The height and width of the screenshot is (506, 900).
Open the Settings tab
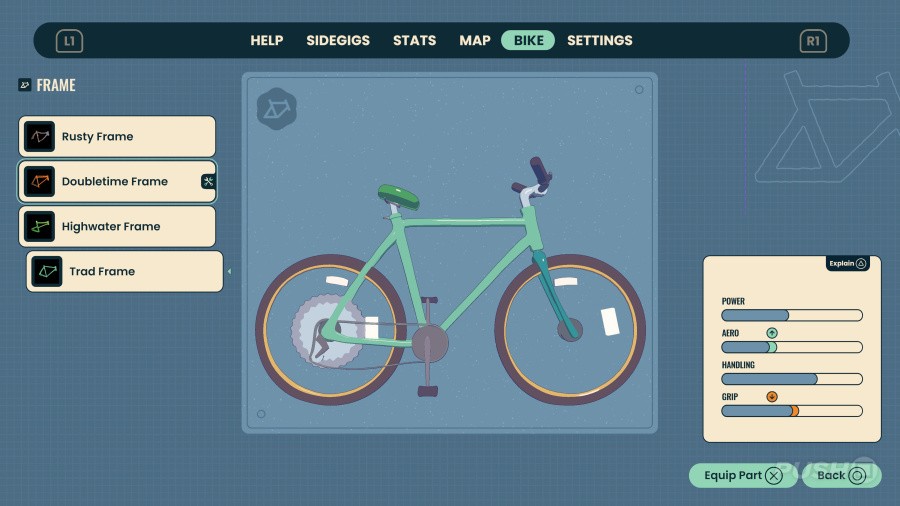click(x=600, y=41)
